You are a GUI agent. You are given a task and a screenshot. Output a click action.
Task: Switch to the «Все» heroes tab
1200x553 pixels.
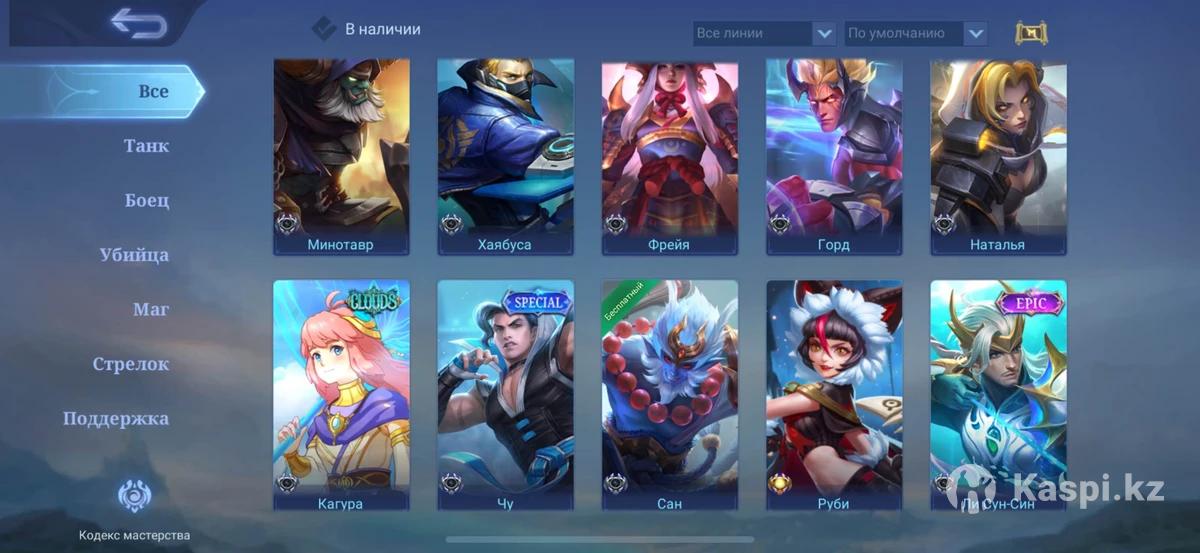coord(152,91)
